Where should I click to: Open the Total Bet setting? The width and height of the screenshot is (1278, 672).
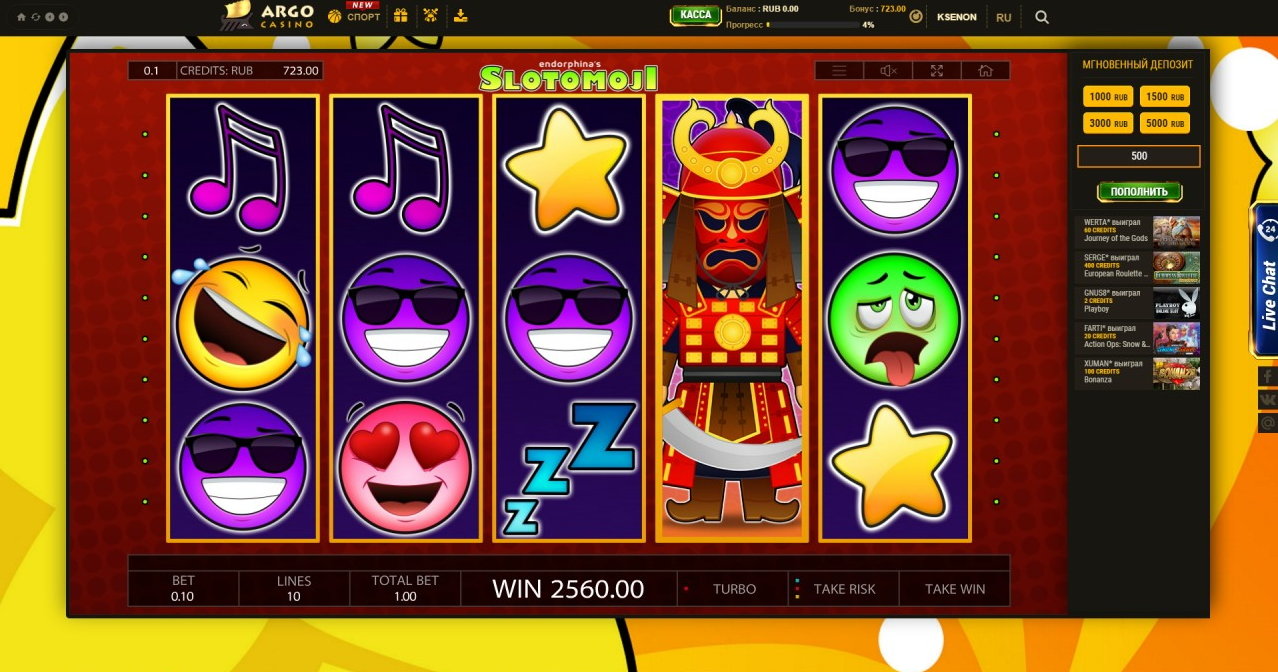click(x=405, y=589)
